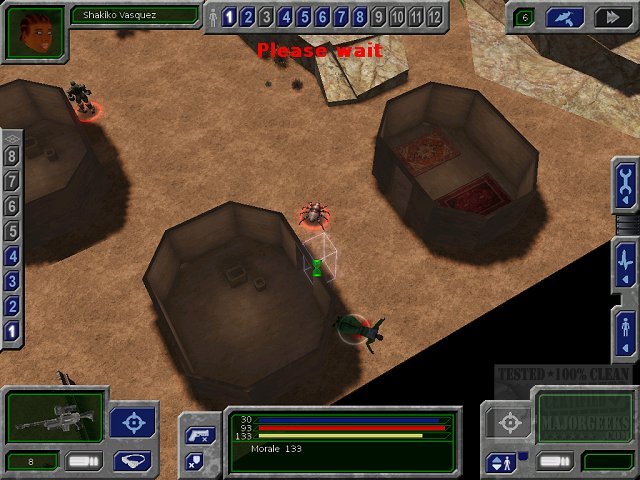The height and width of the screenshot is (480, 640).
Task: Select level 8 on the left elevation bar
Action: pos(12,156)
